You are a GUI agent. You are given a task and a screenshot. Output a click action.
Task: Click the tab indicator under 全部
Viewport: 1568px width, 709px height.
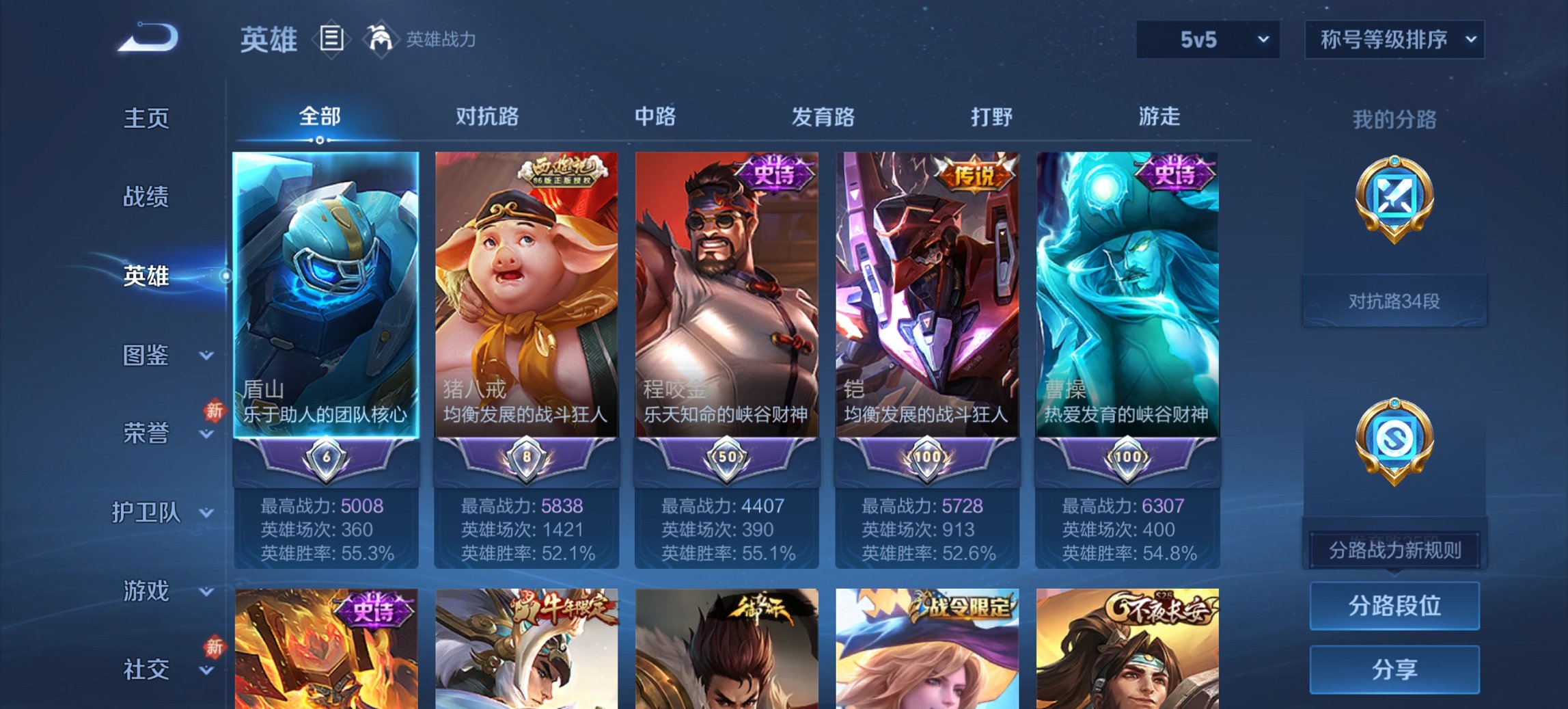click(x=320, y=139)
